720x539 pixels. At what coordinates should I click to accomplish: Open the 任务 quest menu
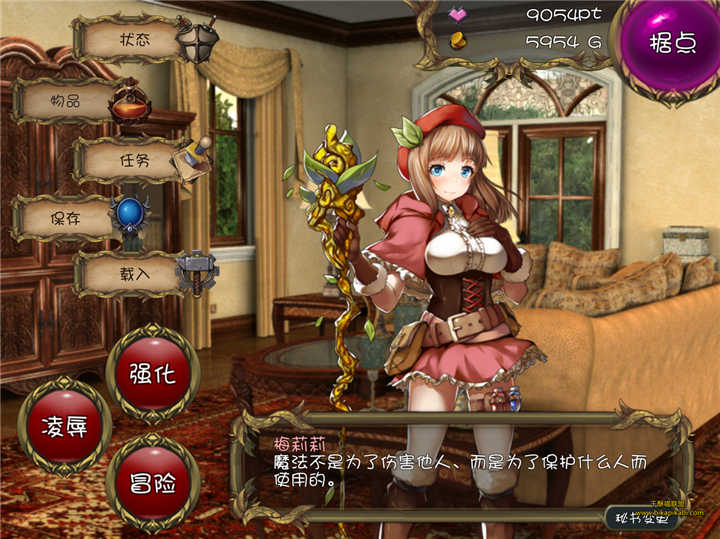click(x=135, y=160)
